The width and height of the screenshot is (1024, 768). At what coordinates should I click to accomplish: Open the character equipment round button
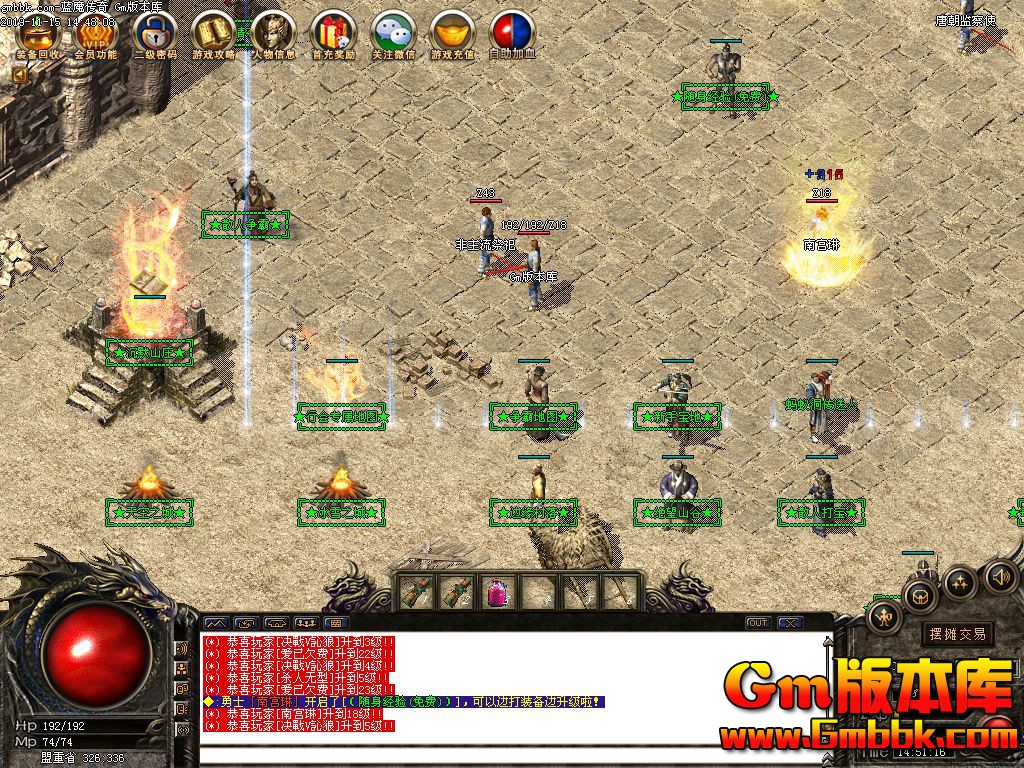click(885, 618)
